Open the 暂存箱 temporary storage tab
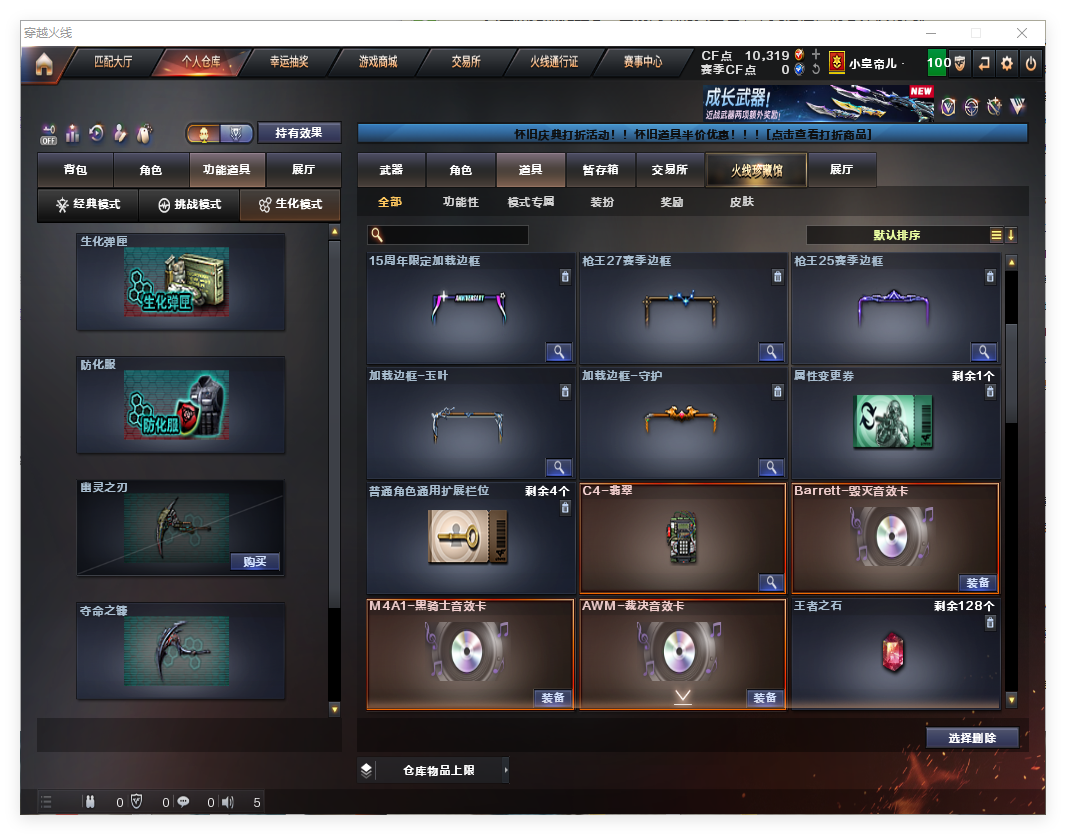This screenshot has width=1066, height=835. point(600,171)
